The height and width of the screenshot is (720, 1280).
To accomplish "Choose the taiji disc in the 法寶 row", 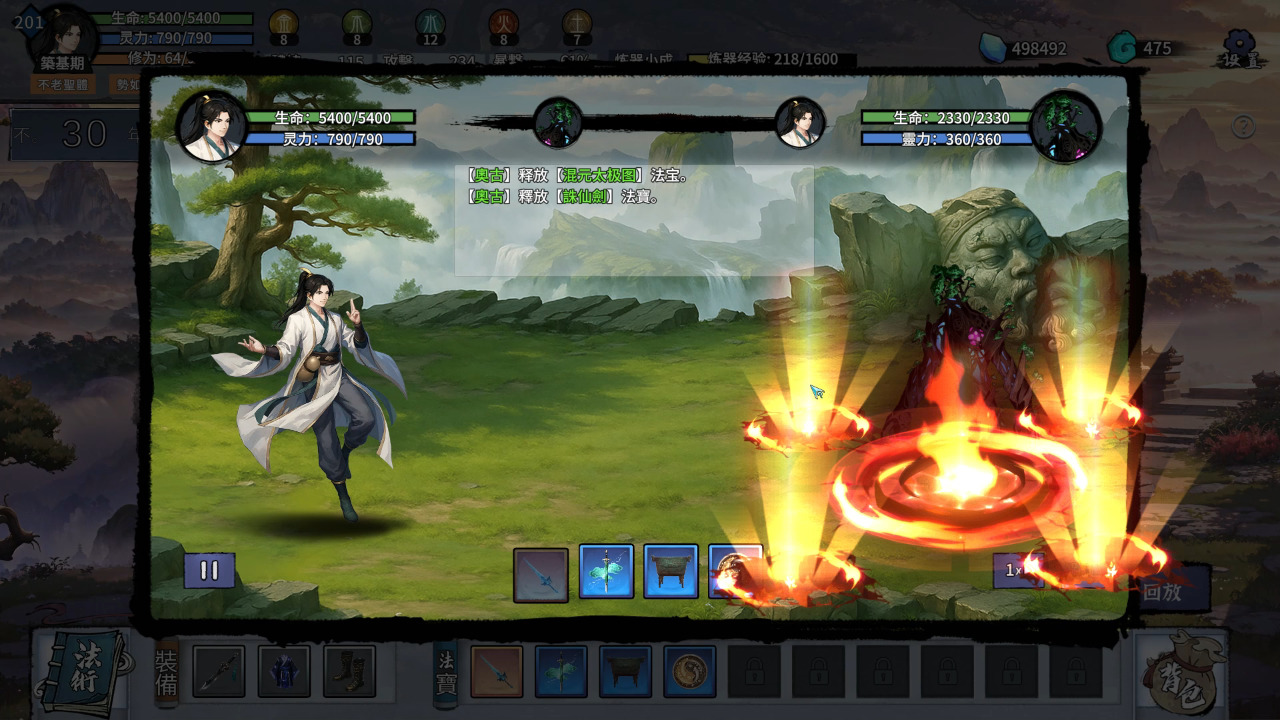I will click(x=690, y=671).
